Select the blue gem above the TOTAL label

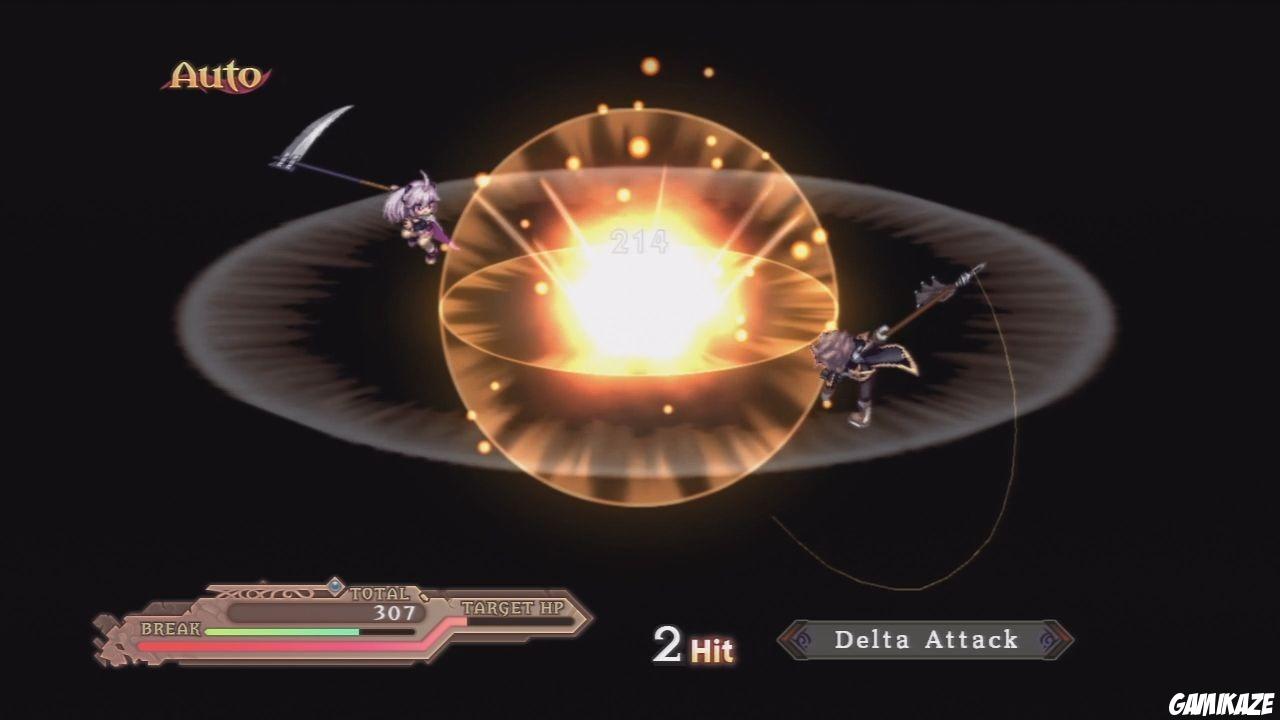[x=335, y=588]
